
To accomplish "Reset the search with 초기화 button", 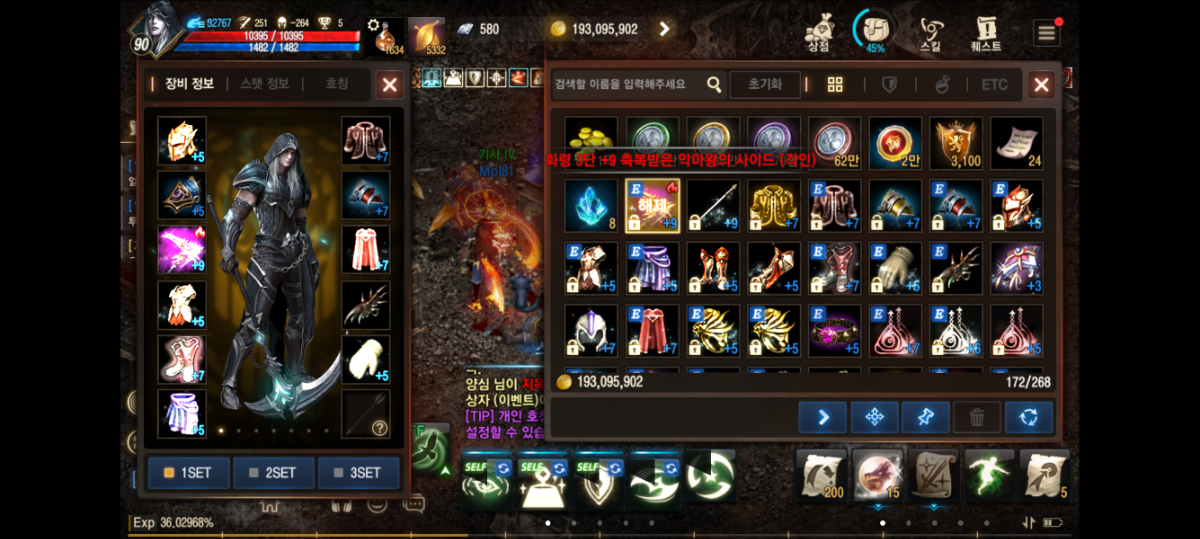I will (764, 85).
